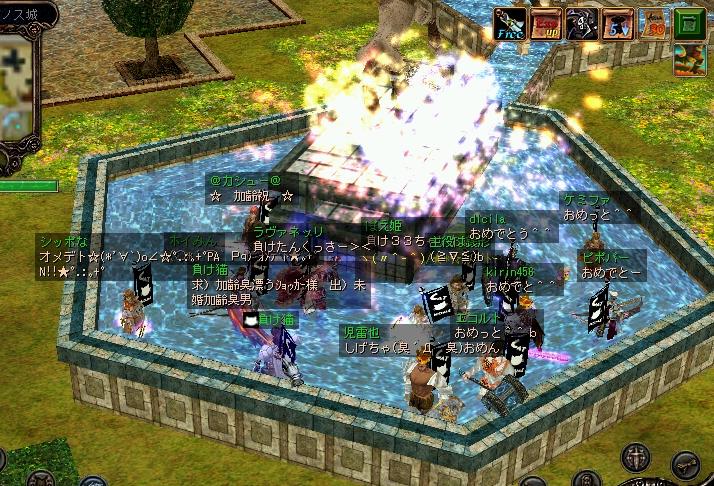Click the round sword and shield button
This screenshot has height=486, width=714.
(637, 459)
